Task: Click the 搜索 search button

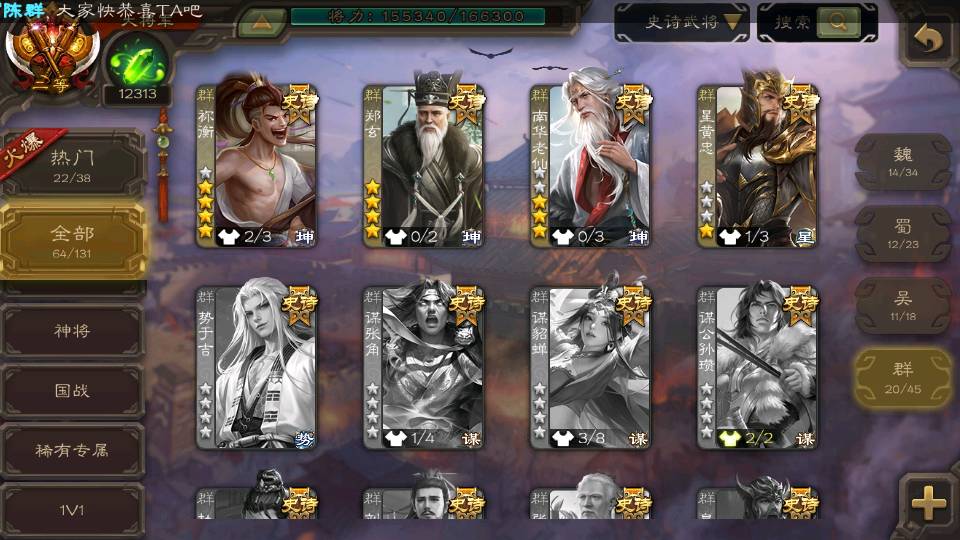Action: [816, 22]
